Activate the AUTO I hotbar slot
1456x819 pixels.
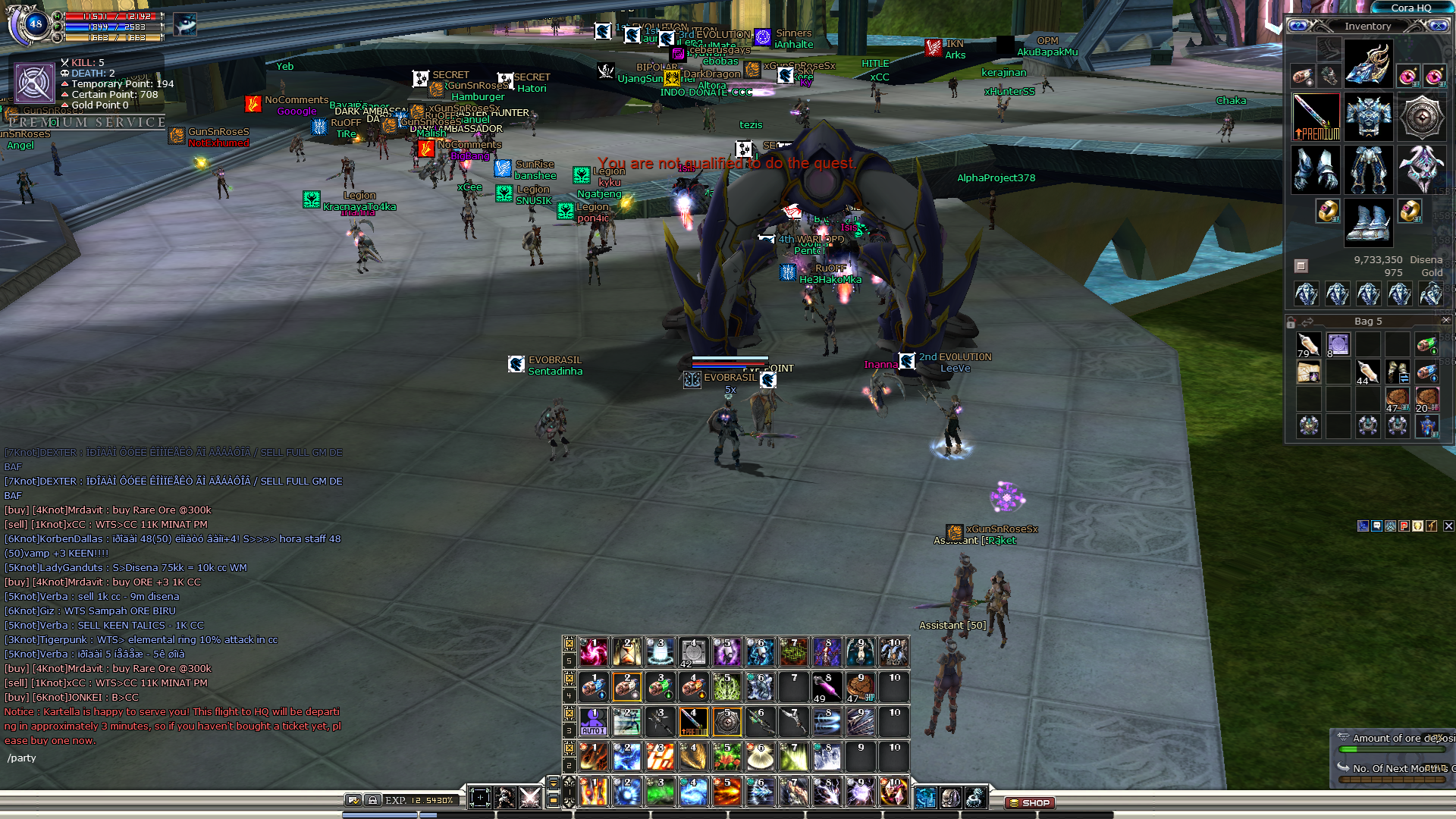[x=593, y=722]
